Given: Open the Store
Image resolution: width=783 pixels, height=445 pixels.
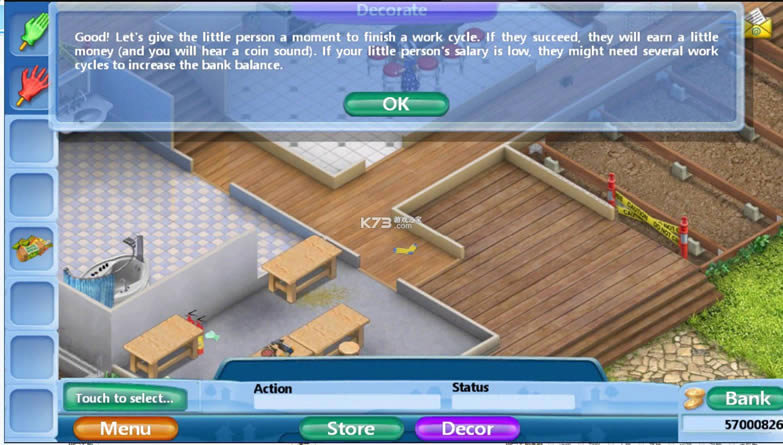Looking at the screenshot, I should pyautogui.click(x=350, y=429).
